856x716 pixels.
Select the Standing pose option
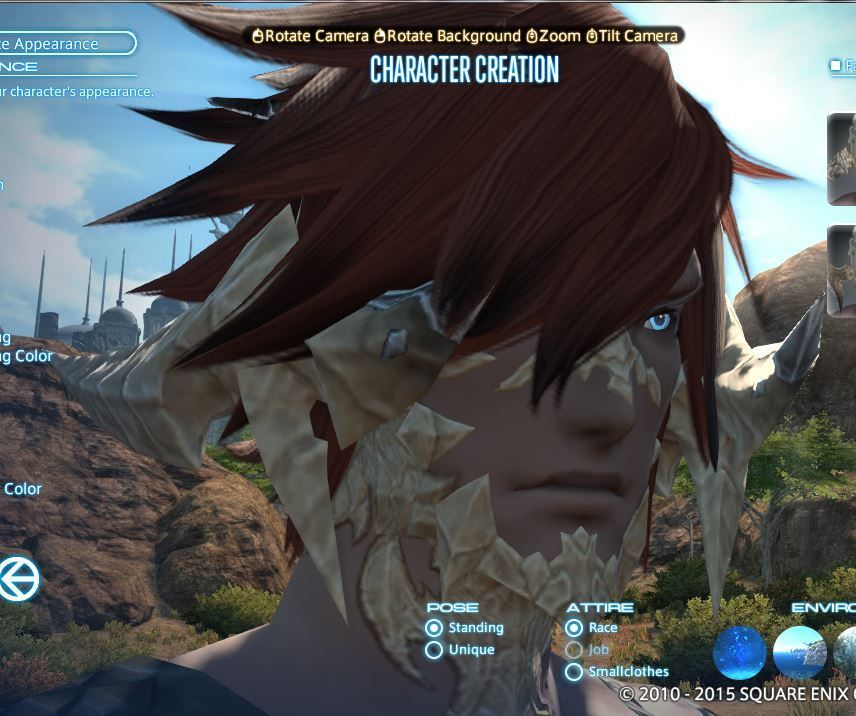434,628
